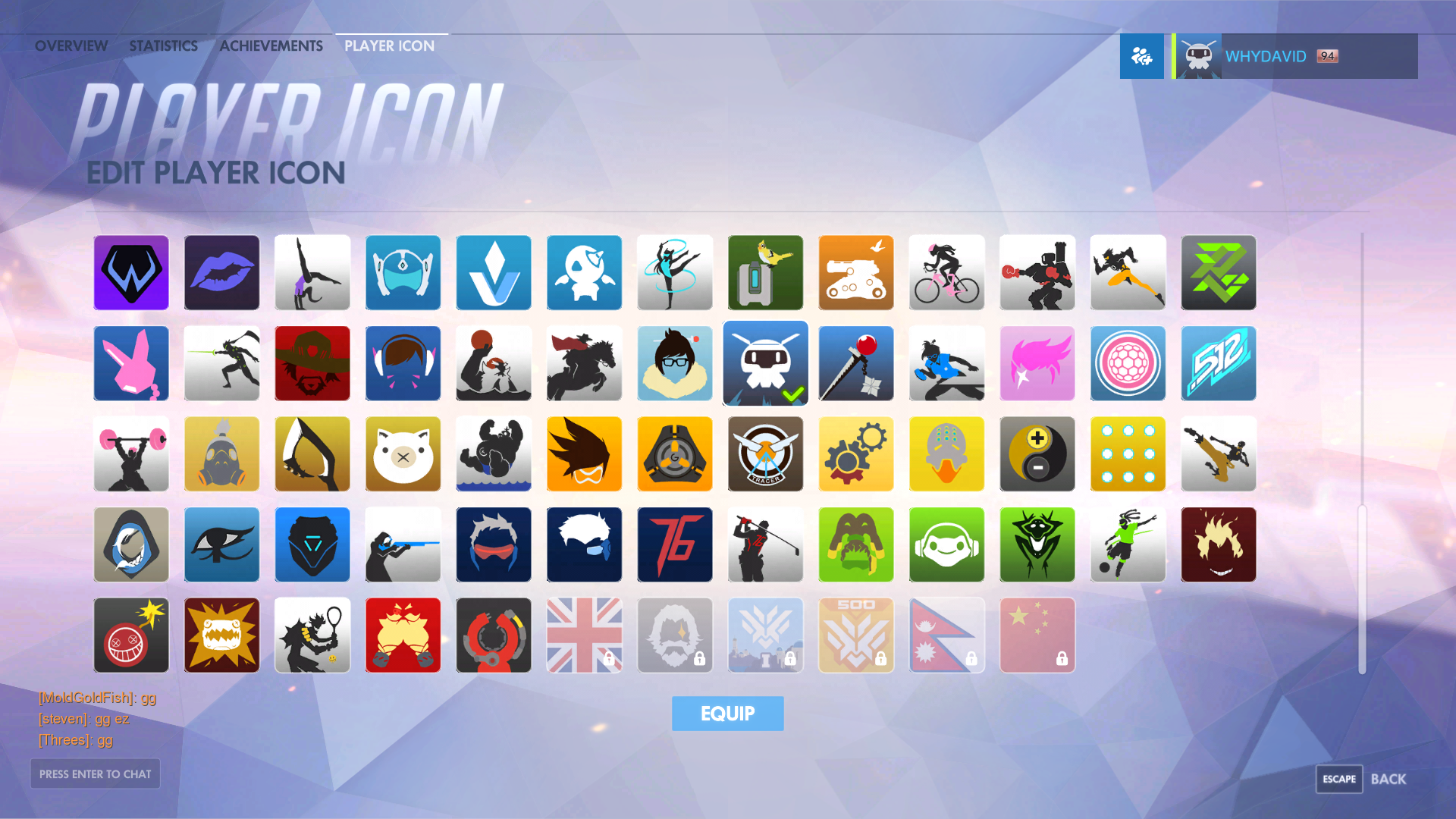Select the Winston underwater silhouette icon

[493, 454]
